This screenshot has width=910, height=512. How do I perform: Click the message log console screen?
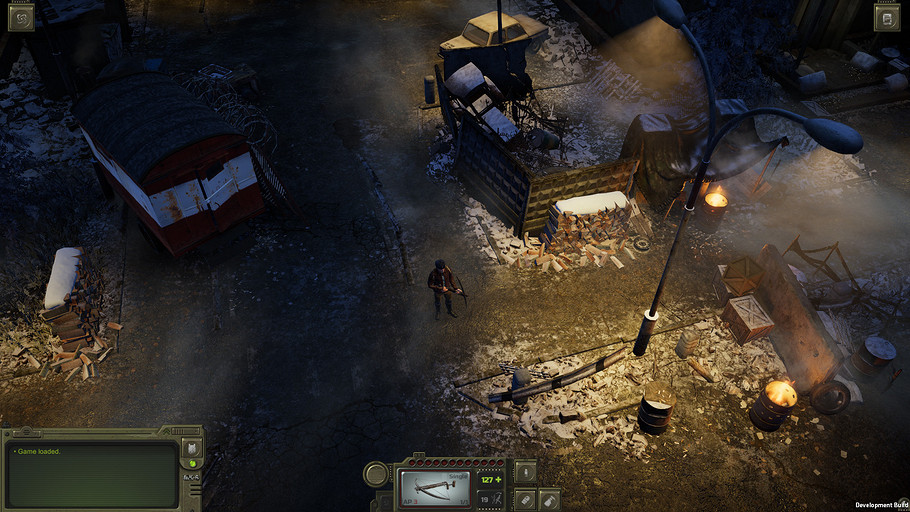92,474
